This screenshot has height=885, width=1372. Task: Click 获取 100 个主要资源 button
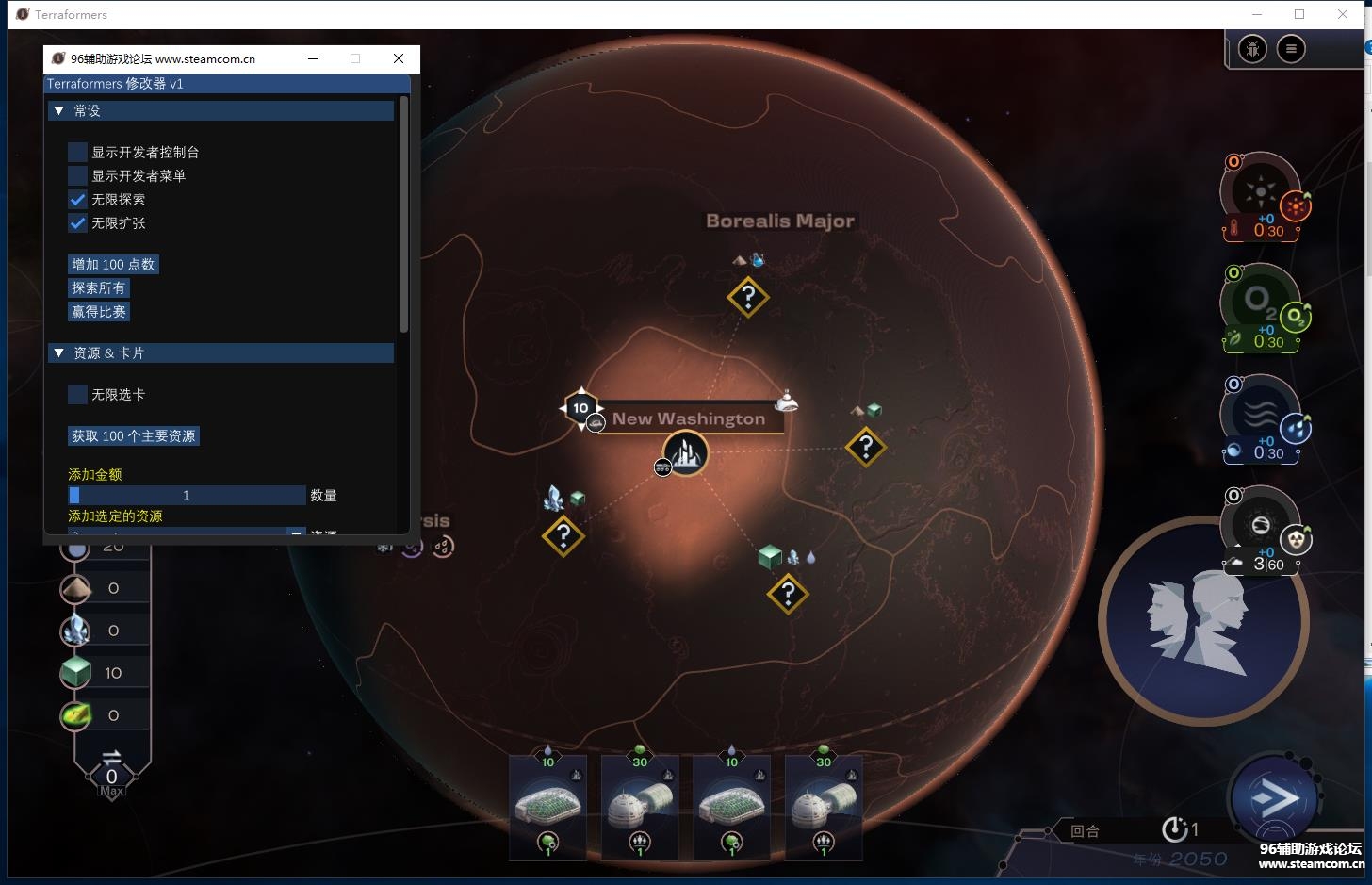click(134, 435)
